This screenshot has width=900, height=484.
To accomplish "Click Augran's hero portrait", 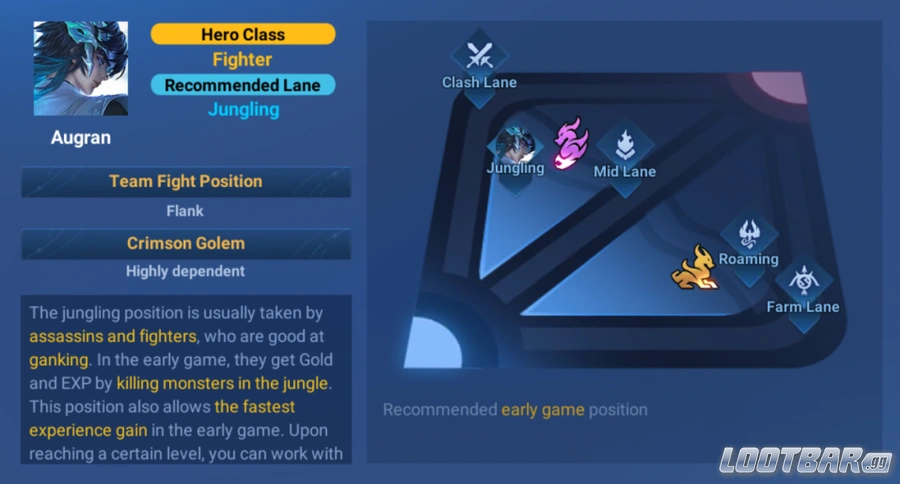I will [80, 69].
